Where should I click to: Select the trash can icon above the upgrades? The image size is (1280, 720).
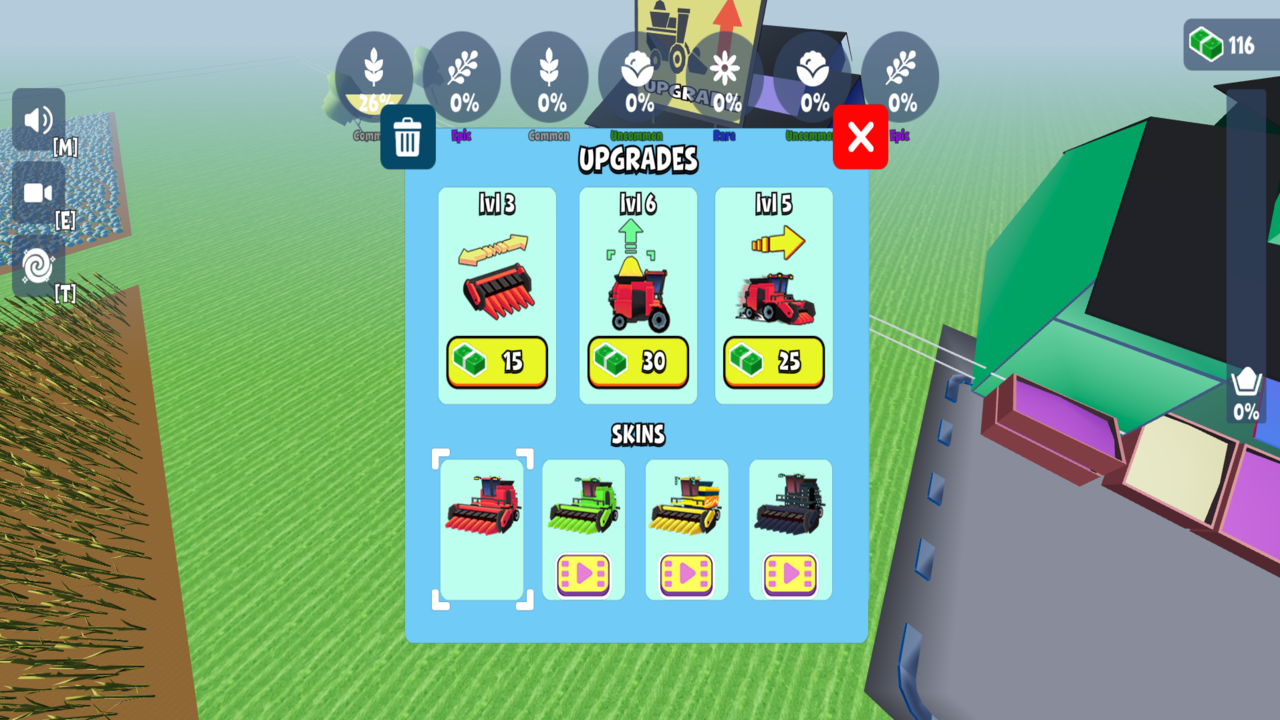408,137
